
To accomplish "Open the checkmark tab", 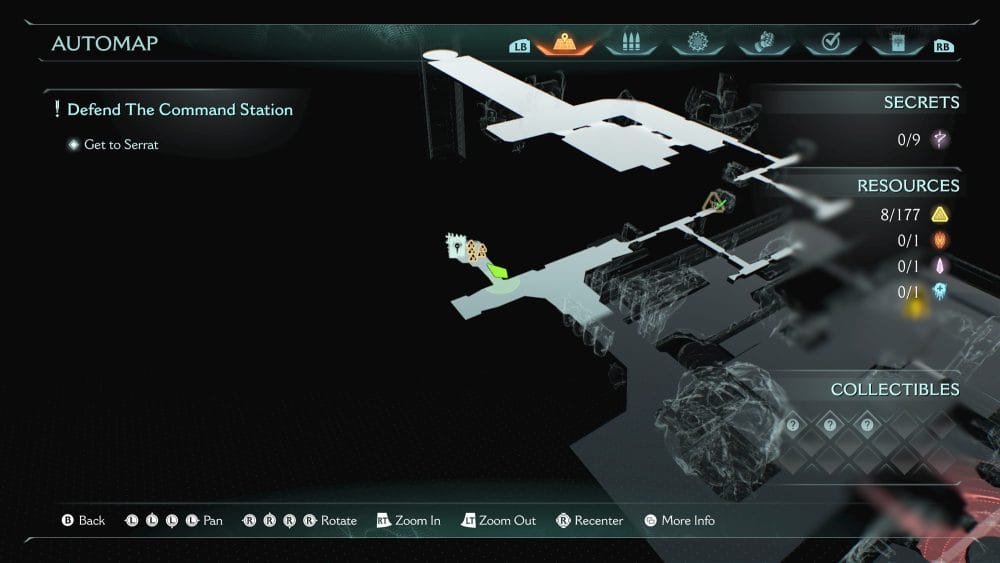I will (829, 43).
